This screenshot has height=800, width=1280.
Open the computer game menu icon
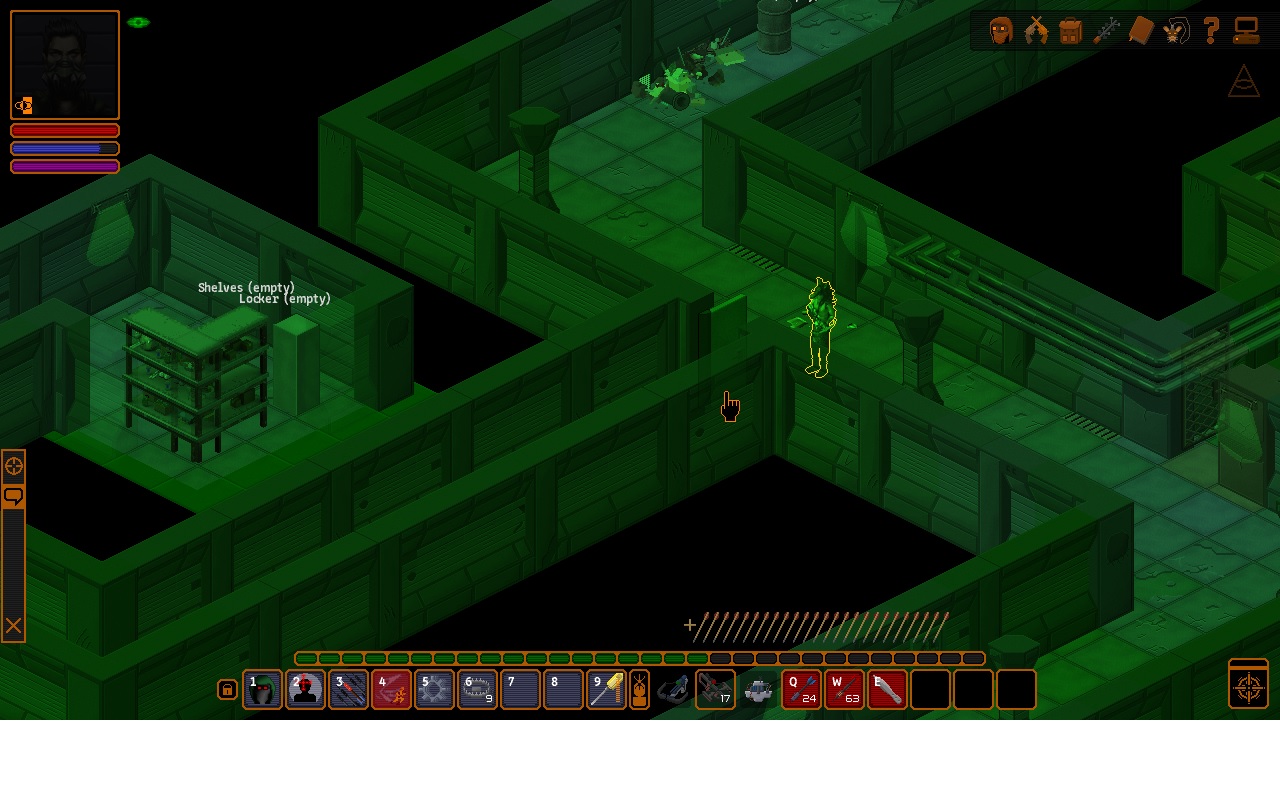1246,31
